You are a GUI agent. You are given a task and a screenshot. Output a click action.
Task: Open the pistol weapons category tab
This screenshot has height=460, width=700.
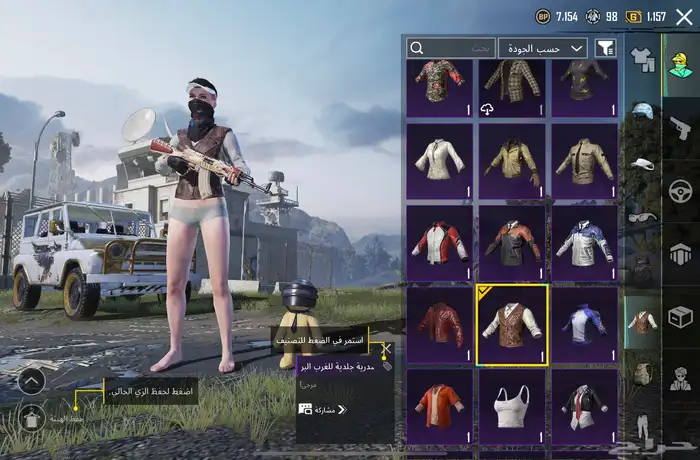click(x=681, y=128)
